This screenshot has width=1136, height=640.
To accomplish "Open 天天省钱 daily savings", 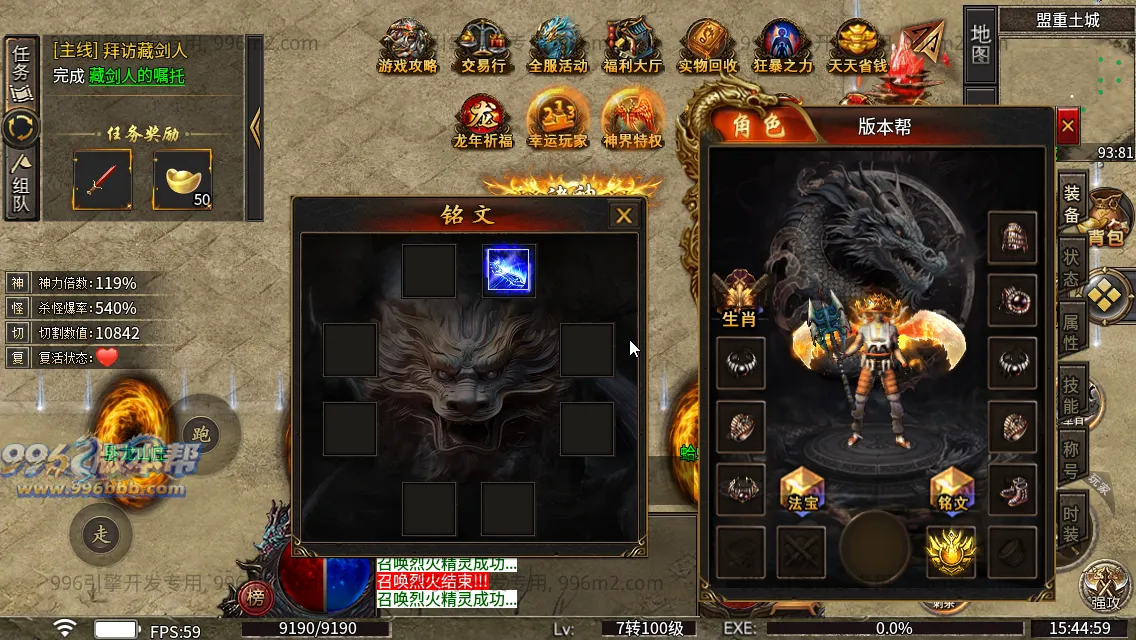I will pos(857,48).
